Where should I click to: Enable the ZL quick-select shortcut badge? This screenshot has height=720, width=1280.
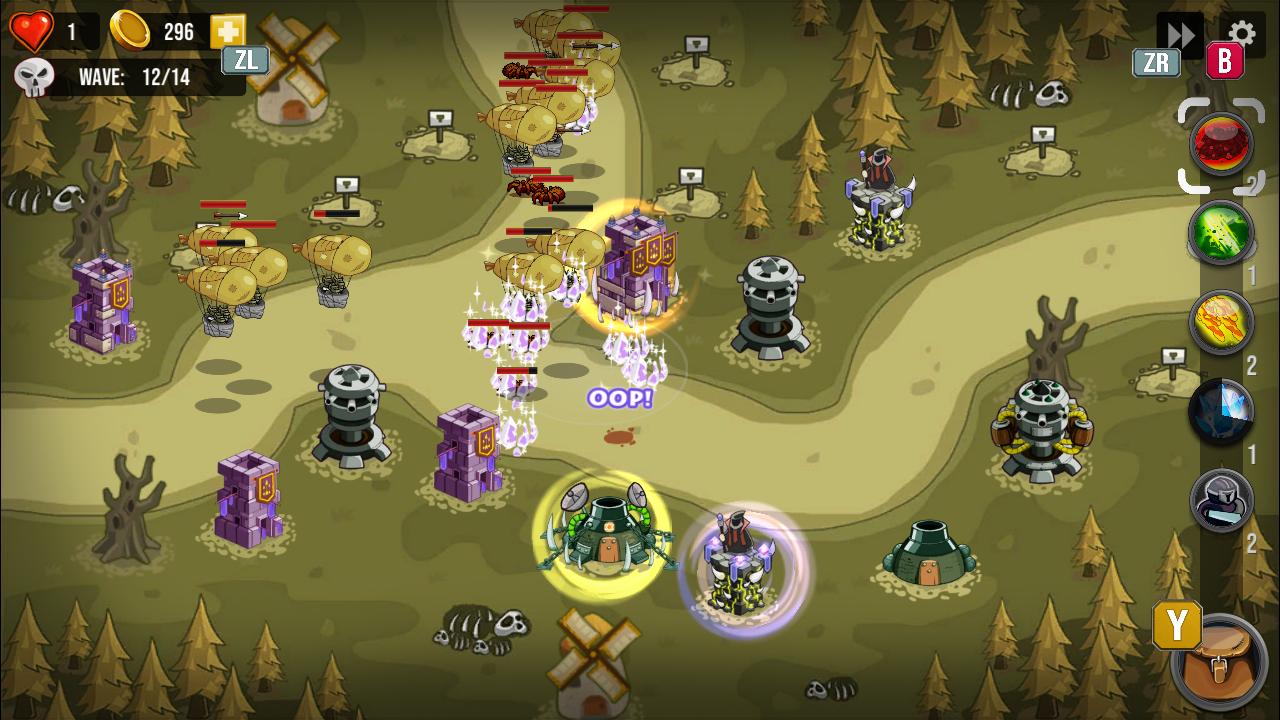pyautogui.click(x=244, y=61)
